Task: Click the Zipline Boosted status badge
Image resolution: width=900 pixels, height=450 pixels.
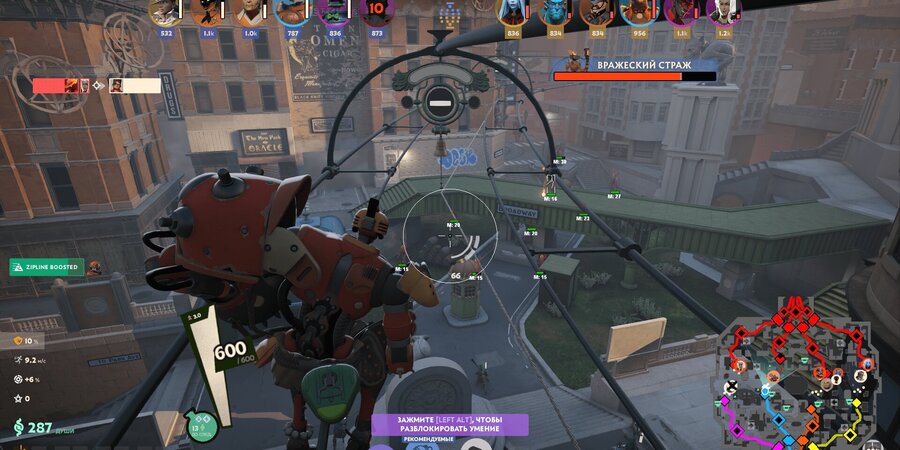Action: point(47,267)
